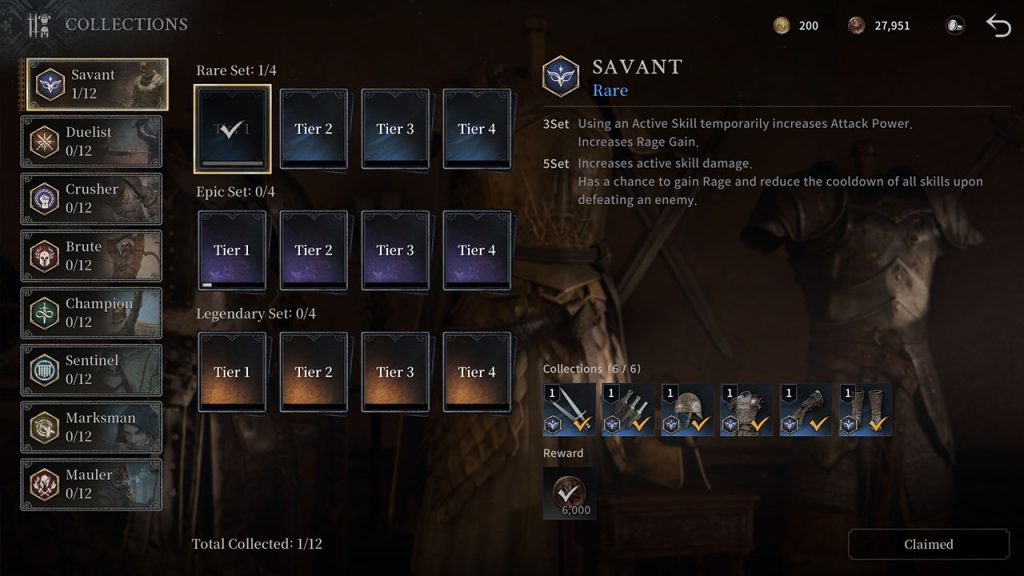Click the sword item in Collections
Screen dimensions: 1024x576
pos(570,410)
